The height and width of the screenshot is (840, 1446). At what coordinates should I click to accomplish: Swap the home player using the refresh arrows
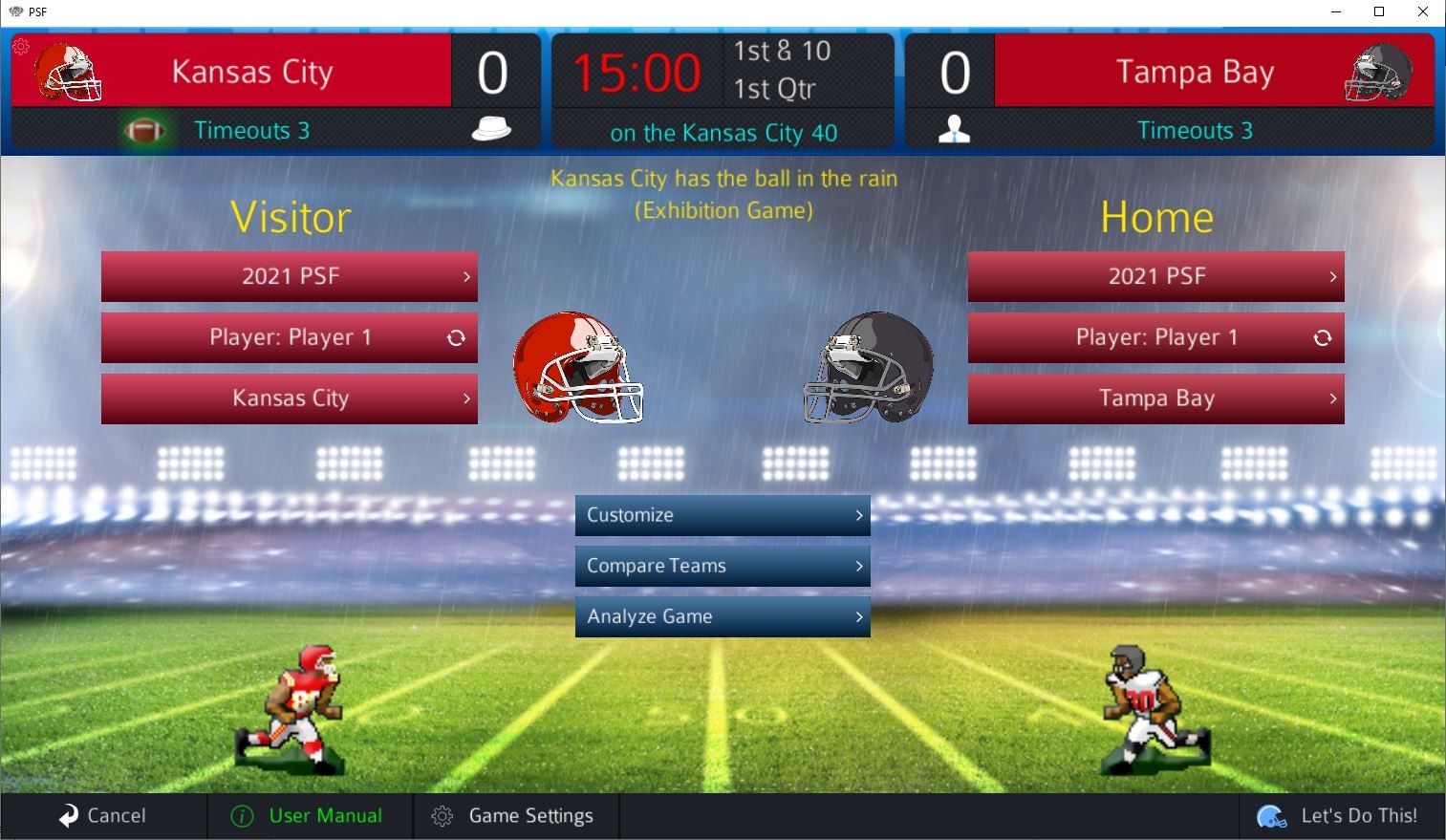coord(1323,337)
